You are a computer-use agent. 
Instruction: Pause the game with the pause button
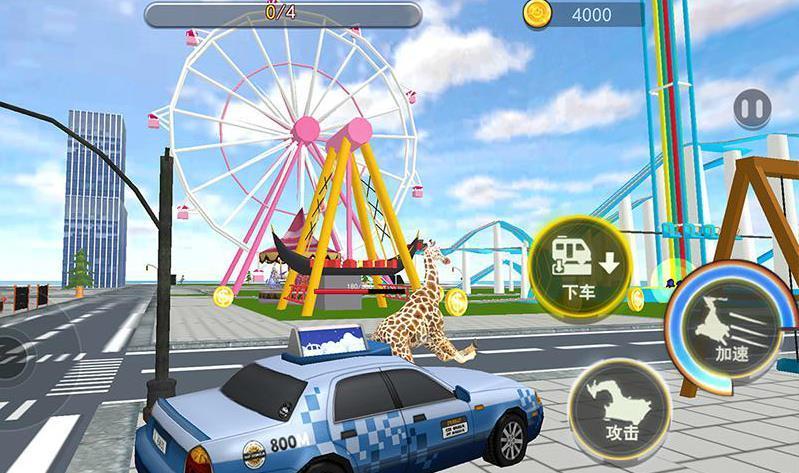(752, 109)
